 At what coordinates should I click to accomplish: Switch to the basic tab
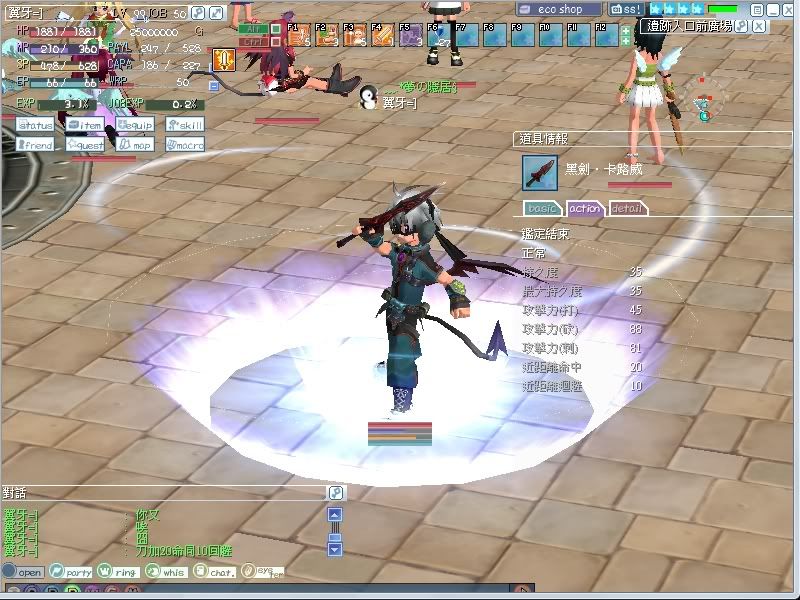click(543, 208)
